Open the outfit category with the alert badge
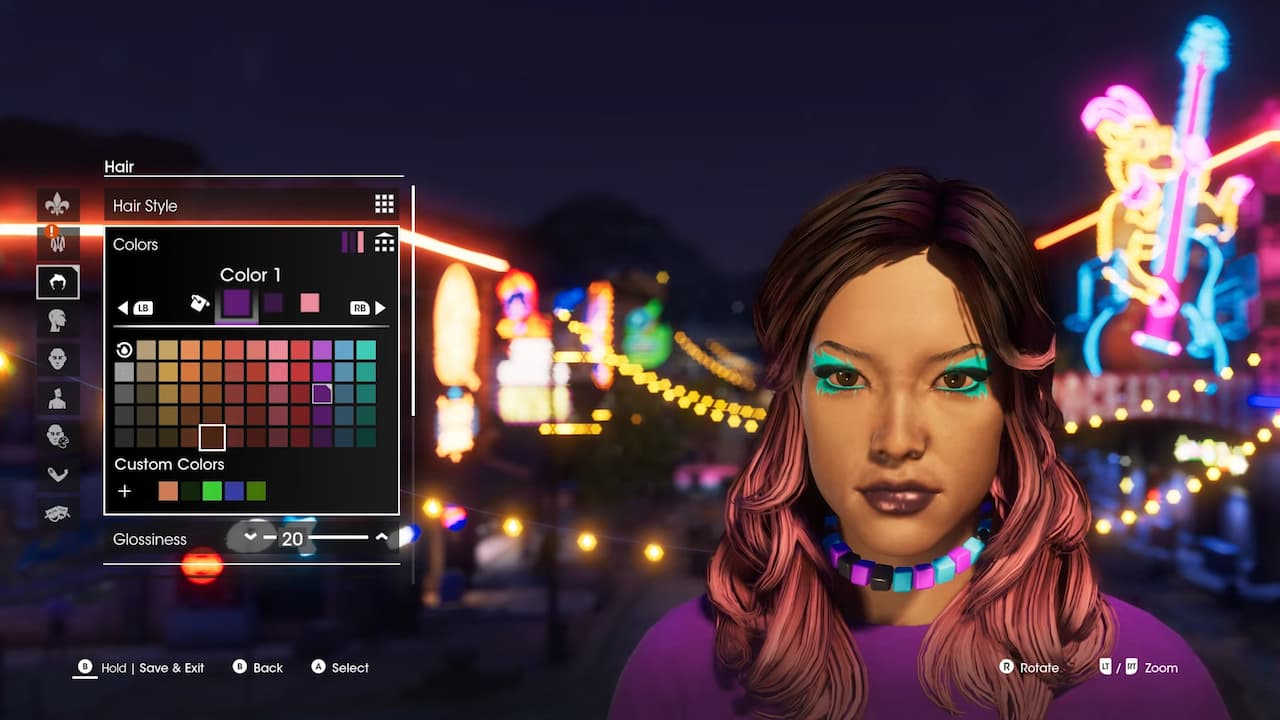This screenshot has height=720, width=1280. click(x=57, y=242)
